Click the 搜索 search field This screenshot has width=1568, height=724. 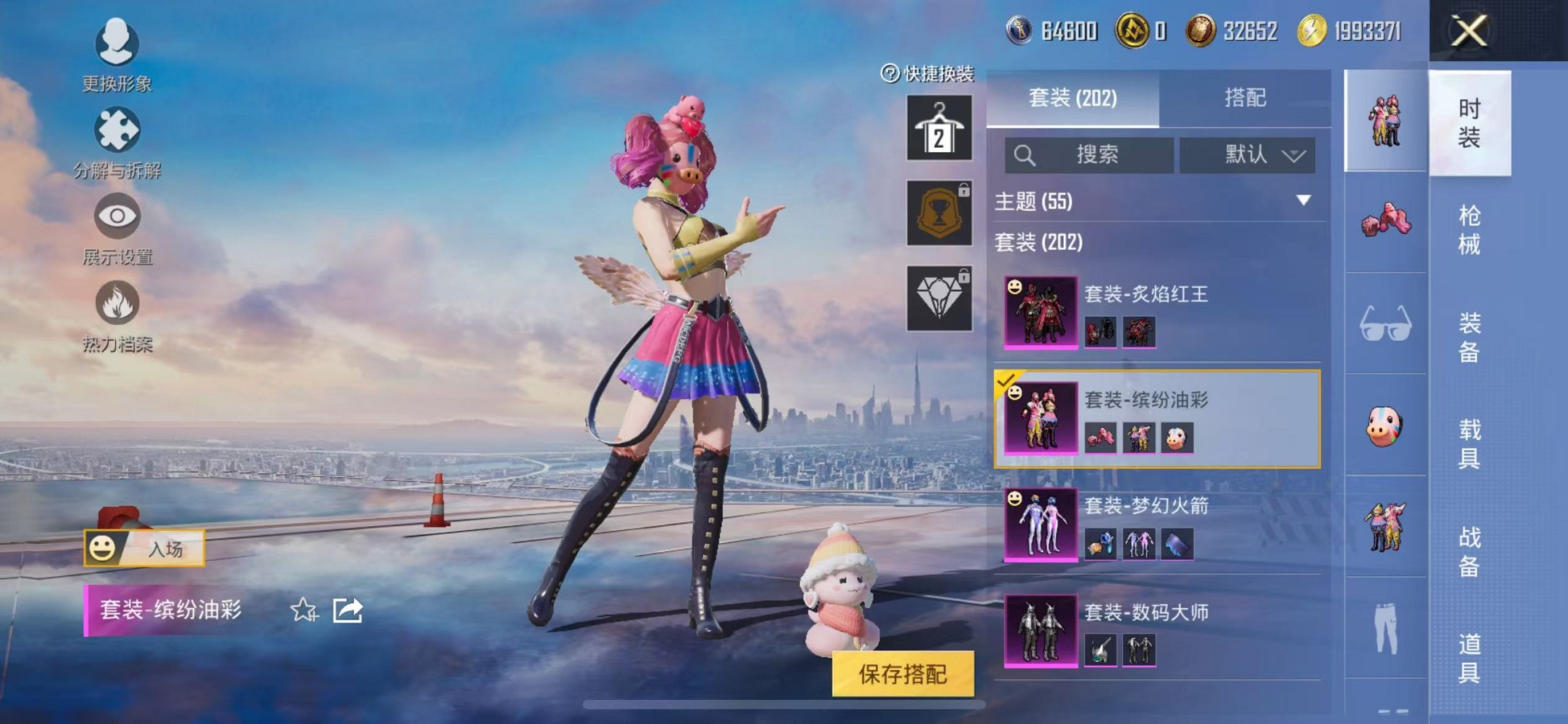1089,154
